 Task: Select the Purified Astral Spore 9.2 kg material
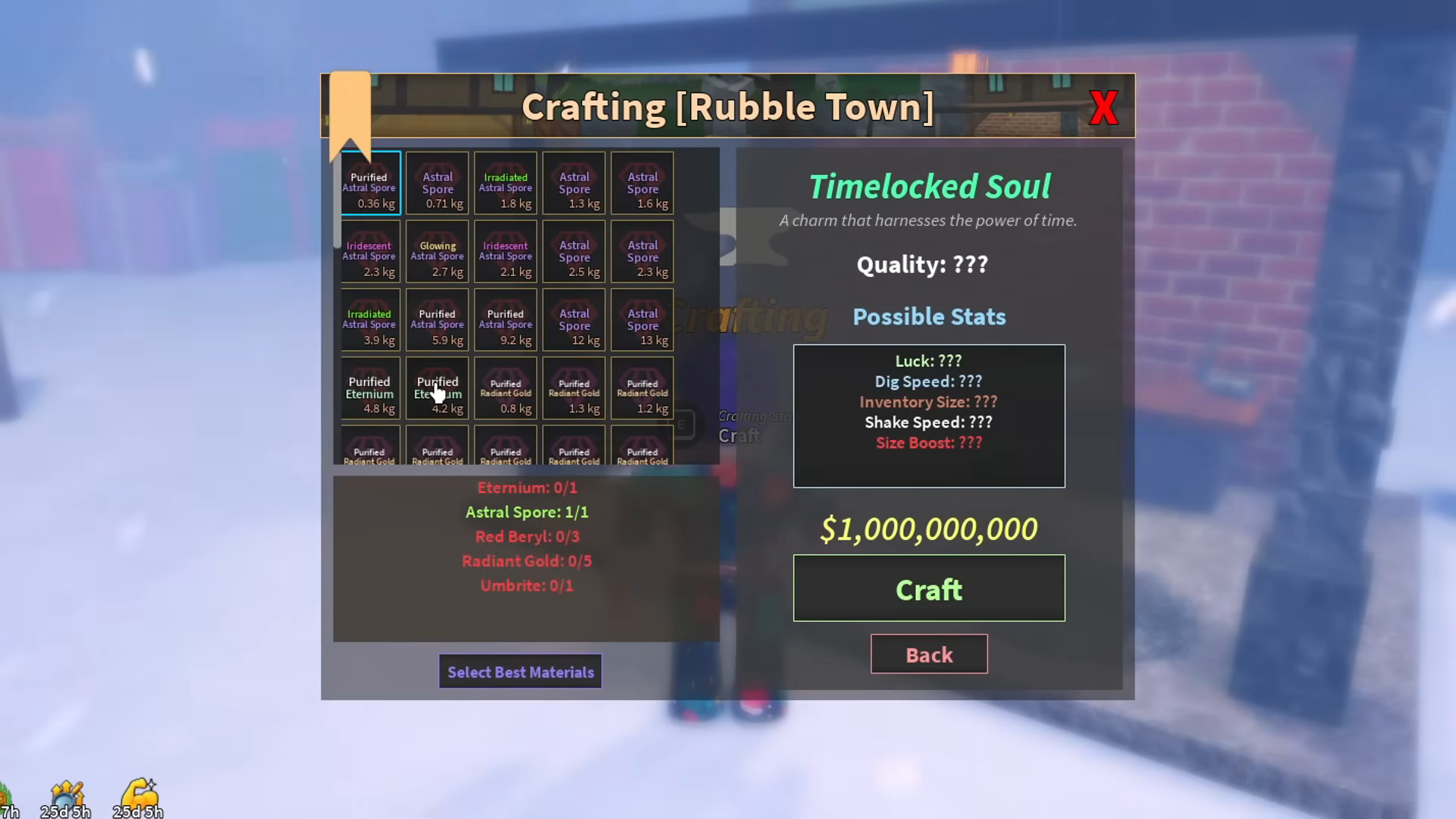(x=506, y=320)
